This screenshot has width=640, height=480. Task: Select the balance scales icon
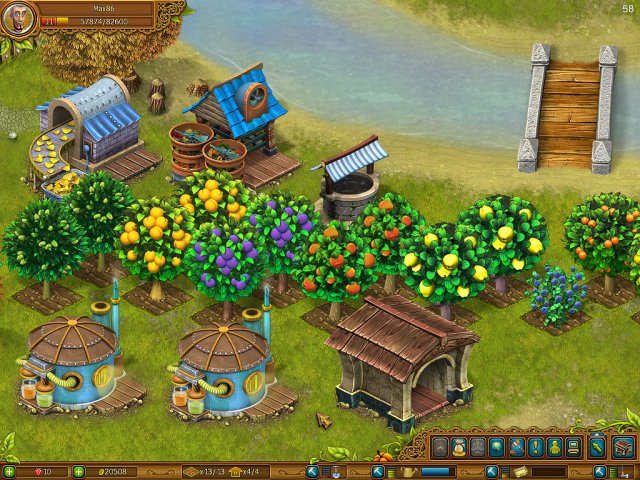476,447
